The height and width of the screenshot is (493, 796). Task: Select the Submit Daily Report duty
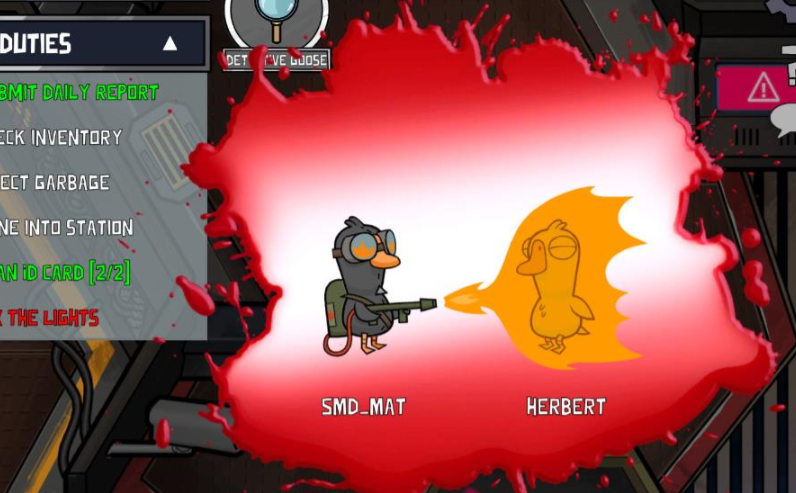[x=82, y=92]
